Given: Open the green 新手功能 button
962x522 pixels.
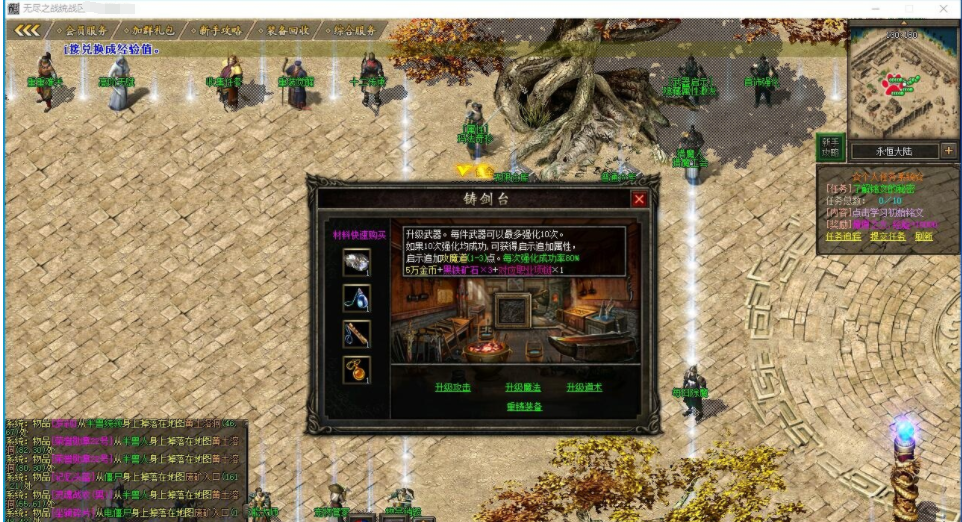Looking at the screenshot, I should tap(829, 147).
